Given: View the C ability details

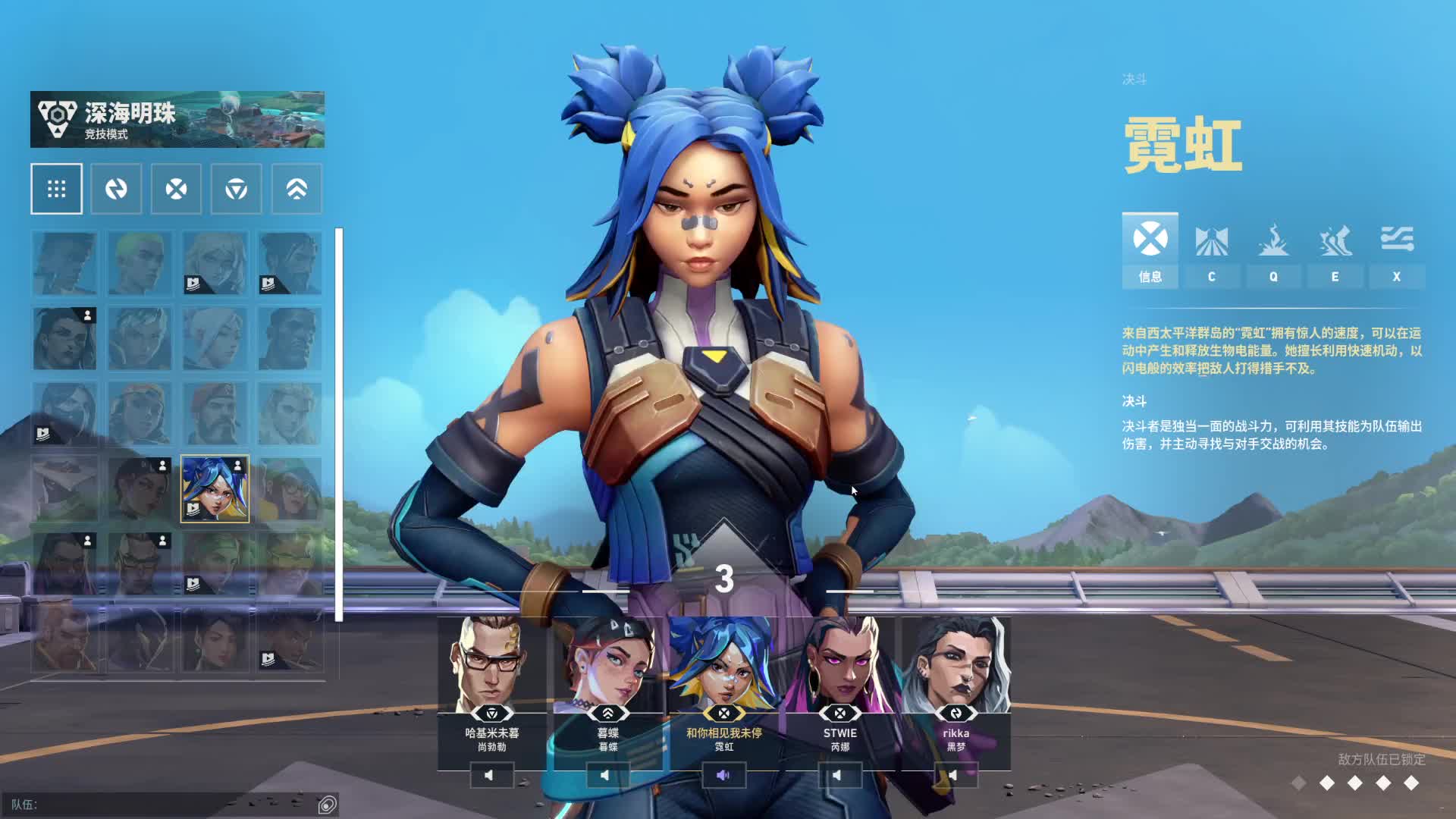Looking at the screenshot, I should tap(1211, 250).
